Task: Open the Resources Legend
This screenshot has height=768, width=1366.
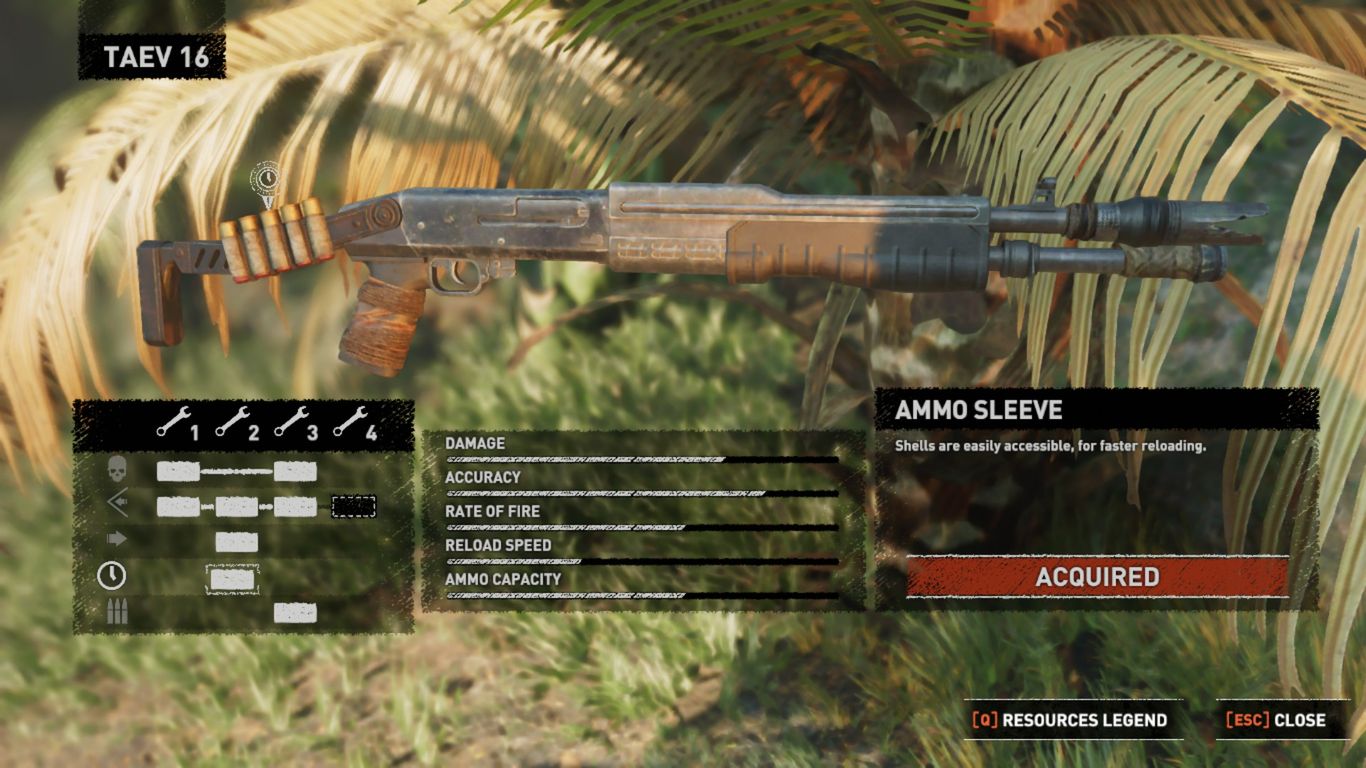Action: 1069,720
